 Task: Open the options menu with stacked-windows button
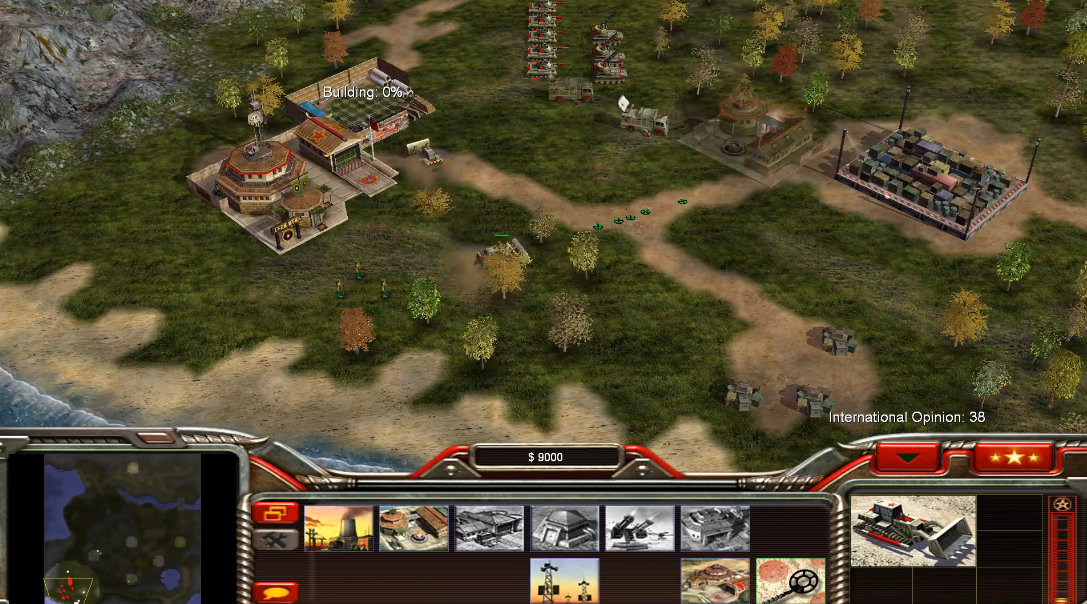tap(275, 513)
